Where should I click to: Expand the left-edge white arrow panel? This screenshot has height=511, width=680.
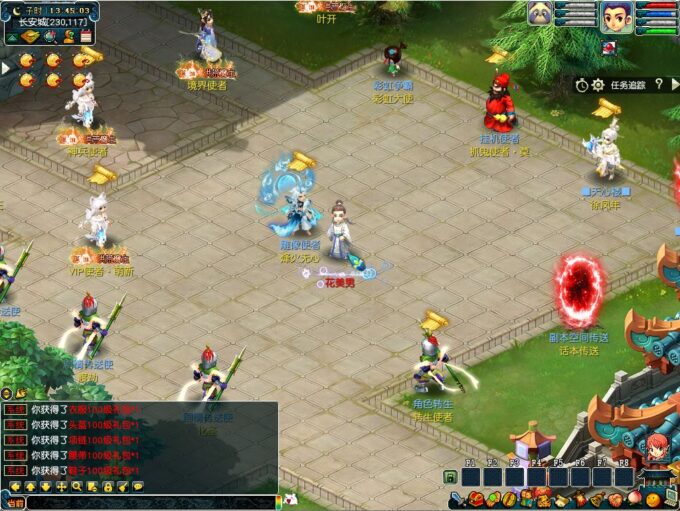point(4,68)
